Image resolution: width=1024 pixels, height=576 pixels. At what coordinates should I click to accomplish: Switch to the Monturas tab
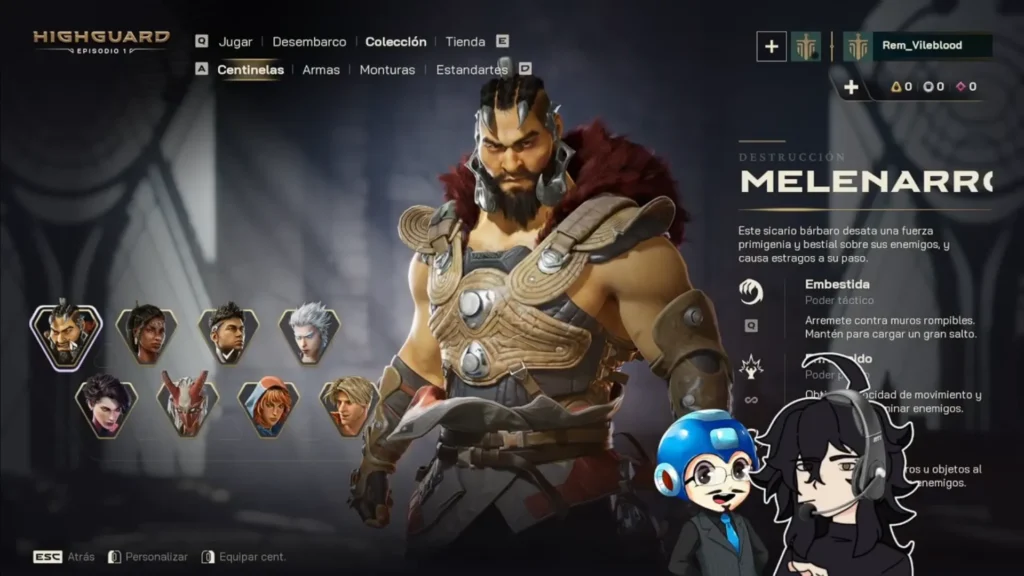[x=387, y=70]
